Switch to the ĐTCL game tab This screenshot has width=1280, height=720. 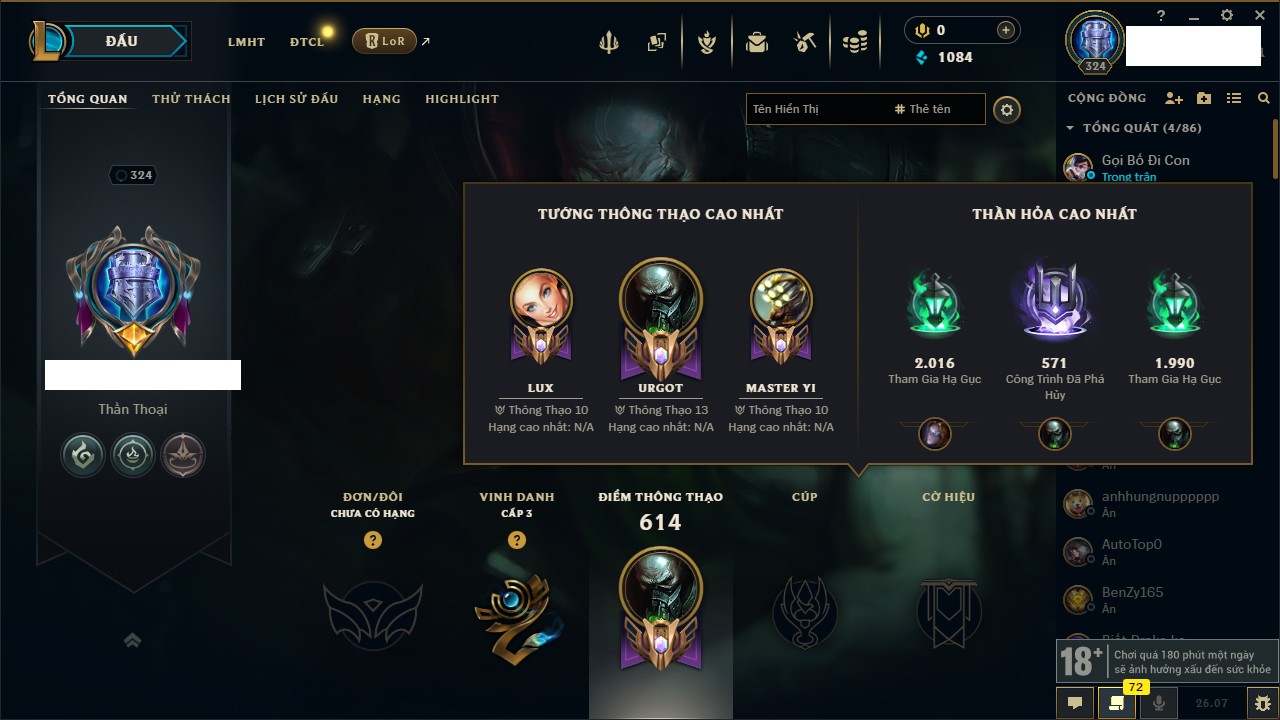tap(307, 42)
